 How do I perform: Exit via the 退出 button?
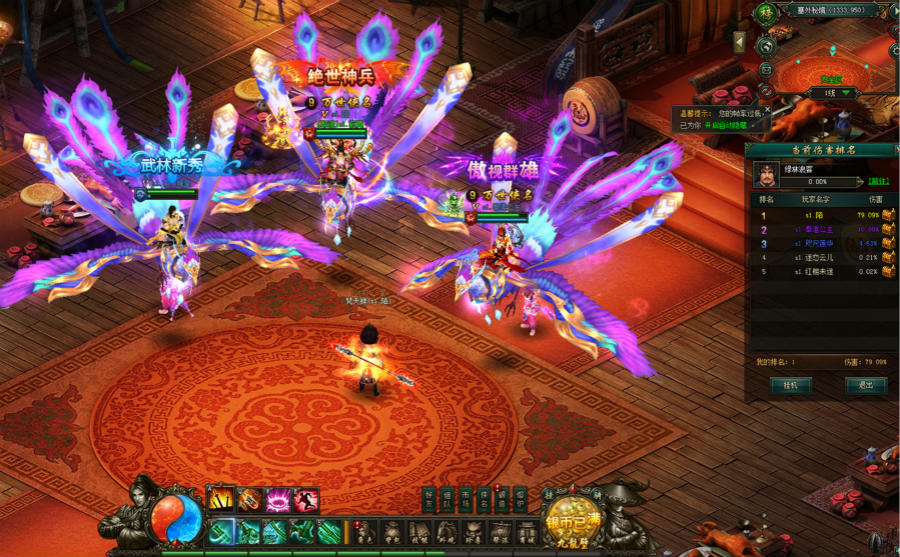pos(865,385)
